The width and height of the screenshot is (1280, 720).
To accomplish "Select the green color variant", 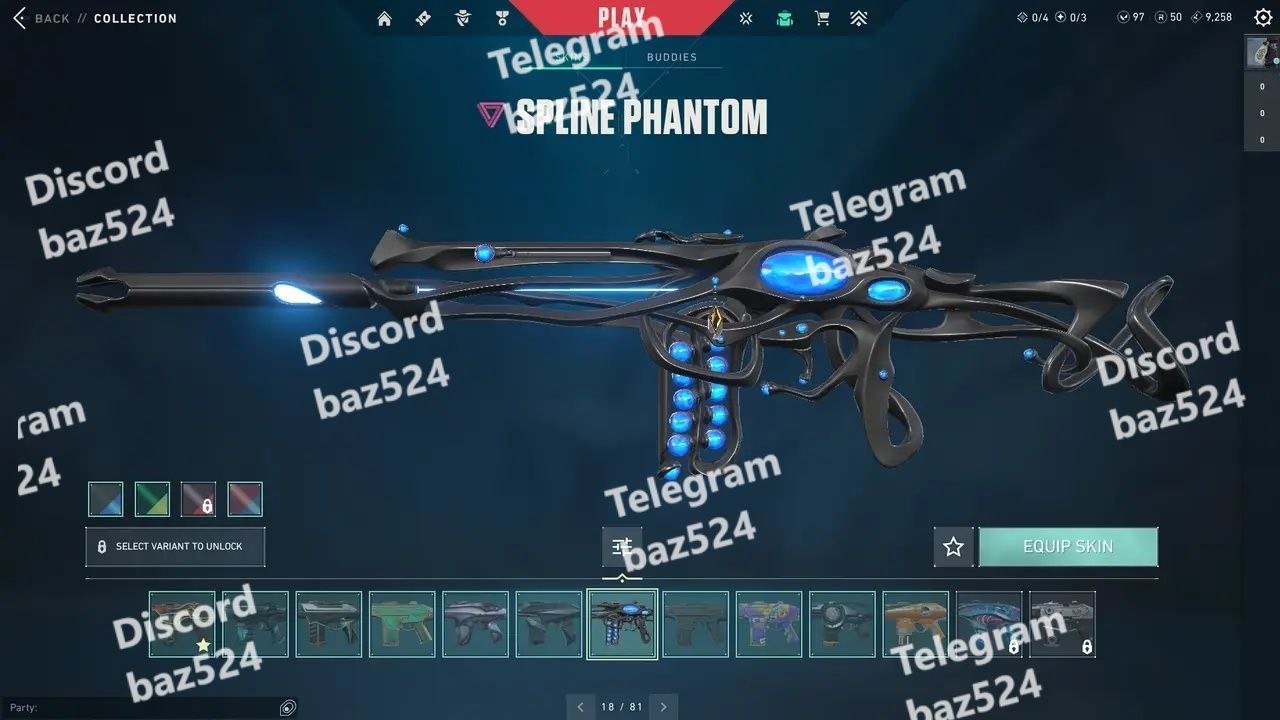I will (152, 499).
